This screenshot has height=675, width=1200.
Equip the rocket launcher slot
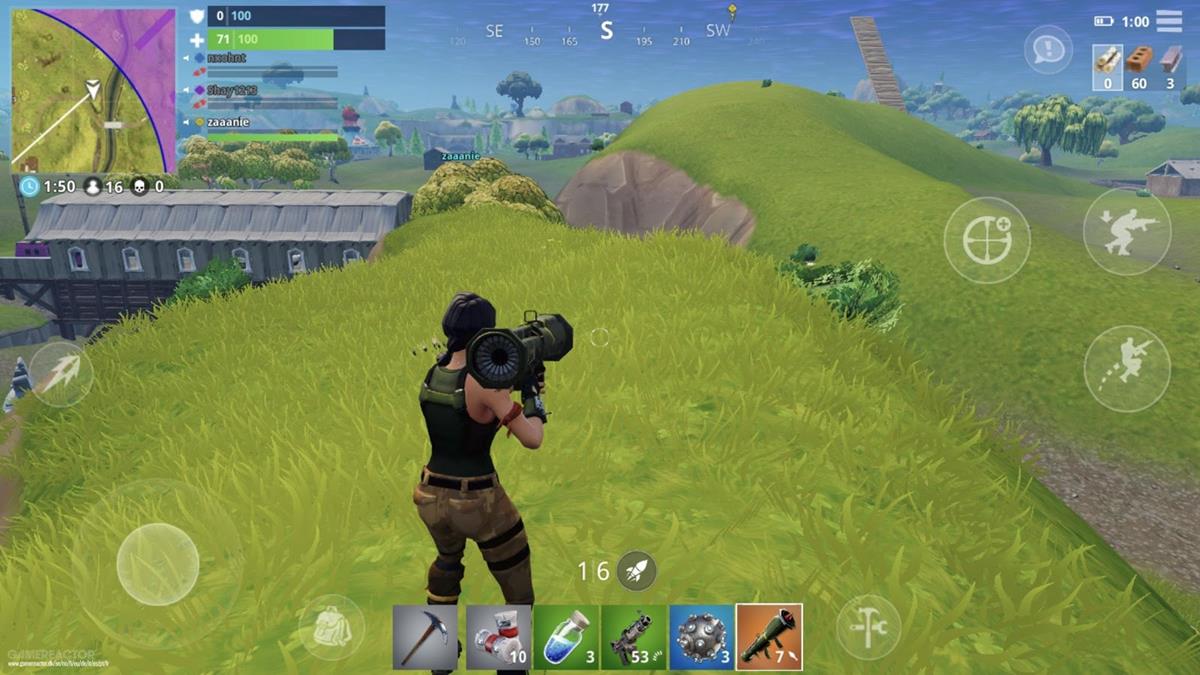(x=769, y=637)
